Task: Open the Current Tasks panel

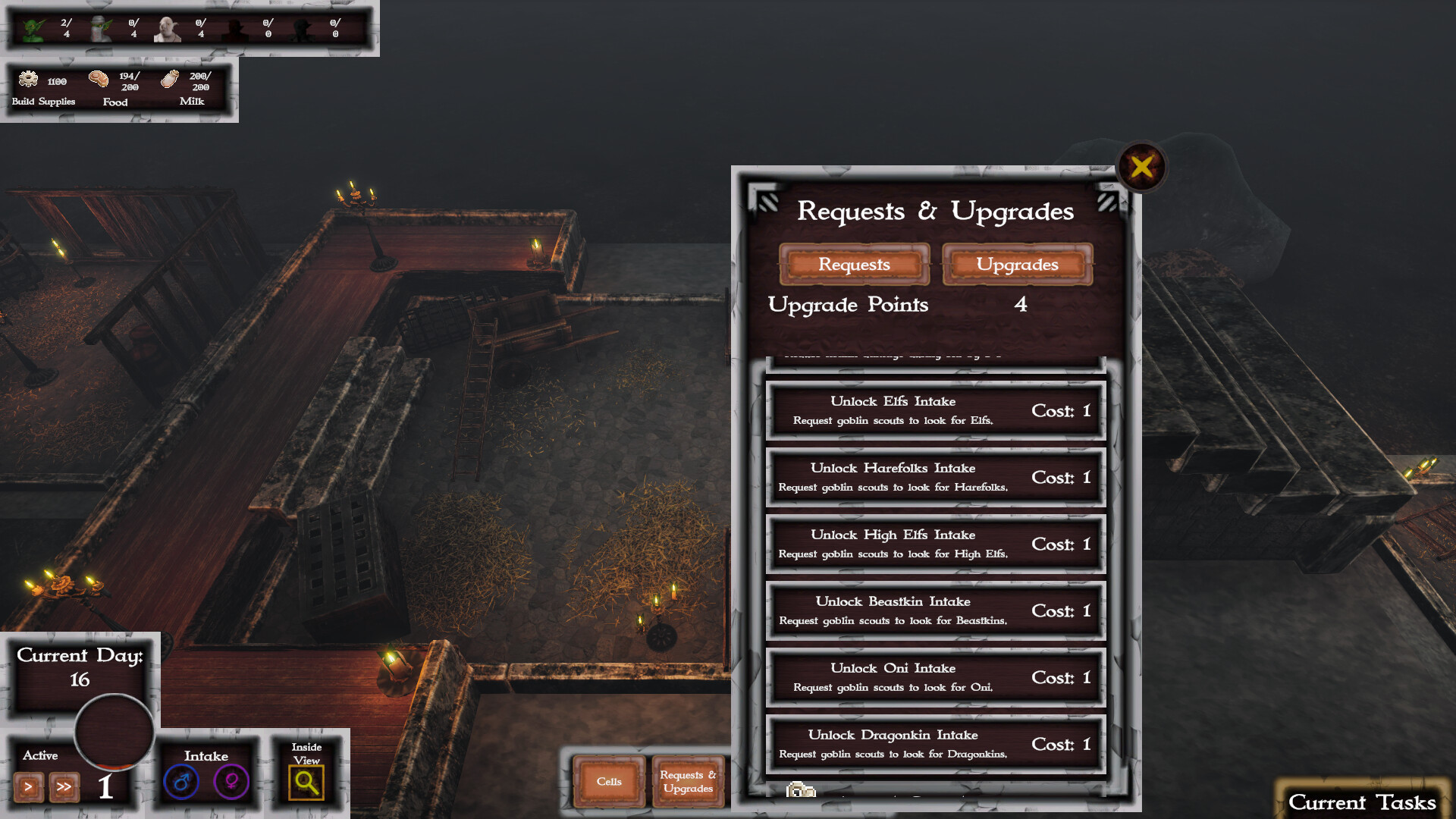Action: pyautogui.click(x=1363, y=802)
